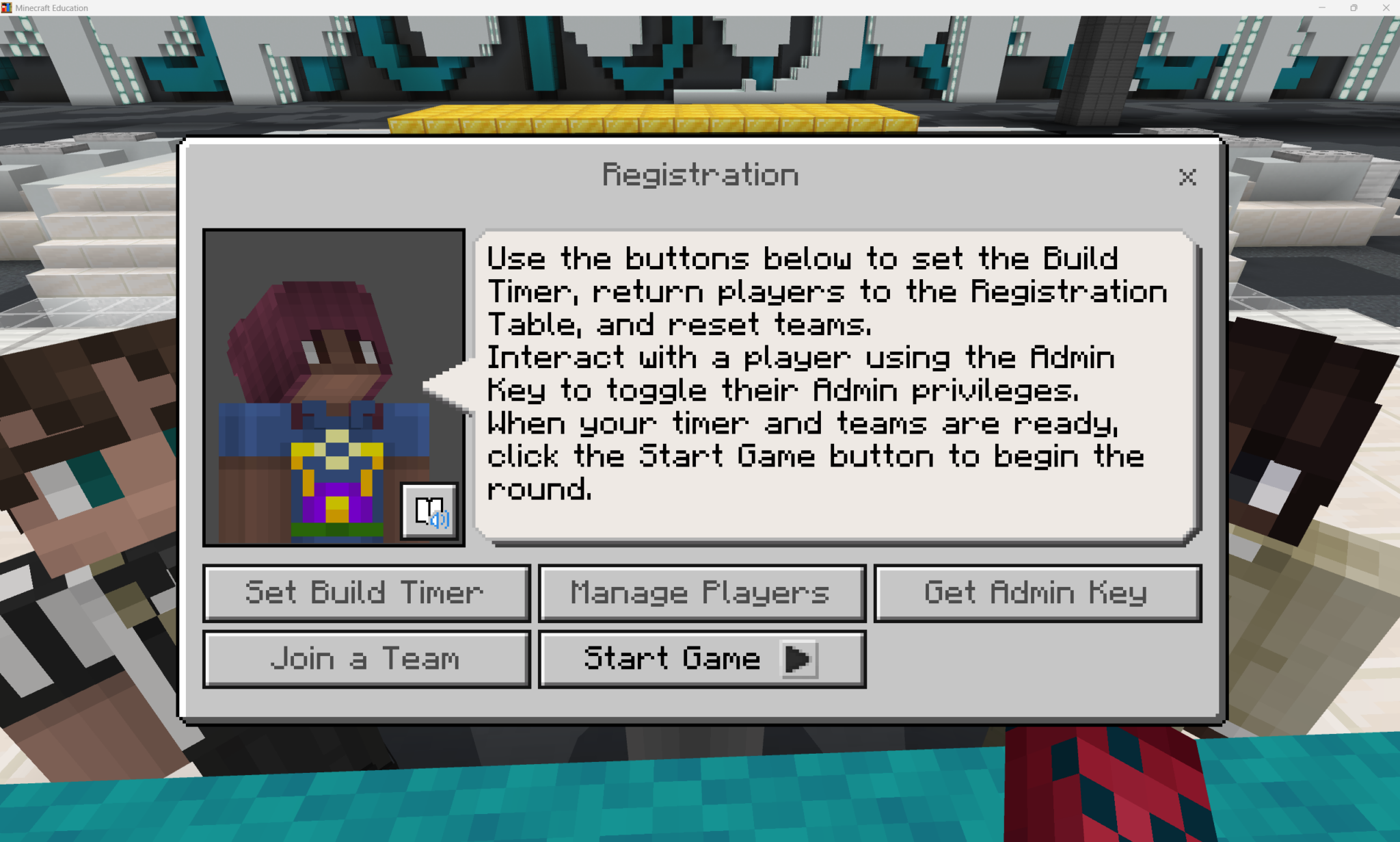The width and height of the screenshot is (1400, 842).
Task: Get the Admin Key
Action: click(1037, 593)
